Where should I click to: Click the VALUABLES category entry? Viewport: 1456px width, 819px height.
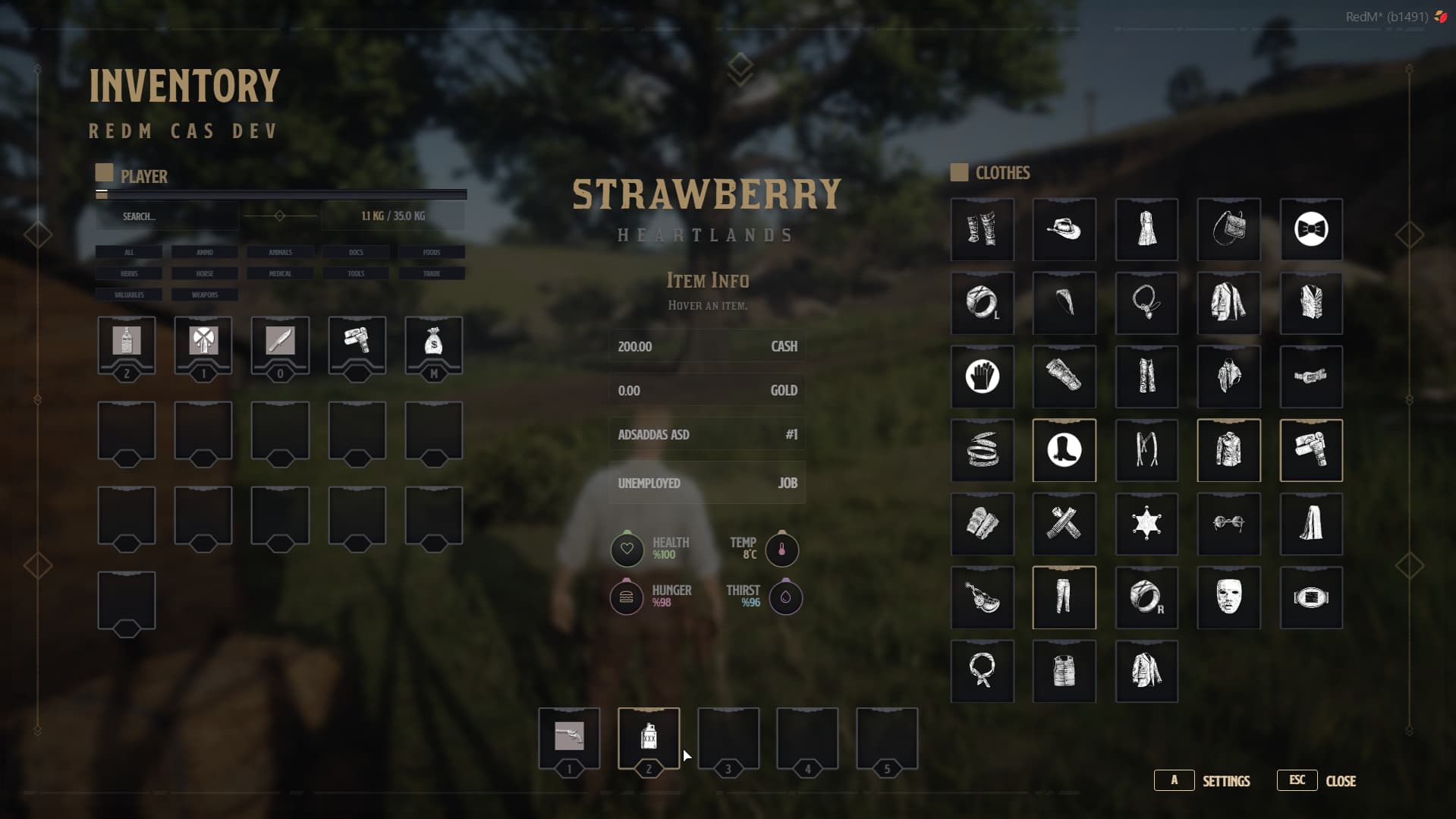pos(127,295)
